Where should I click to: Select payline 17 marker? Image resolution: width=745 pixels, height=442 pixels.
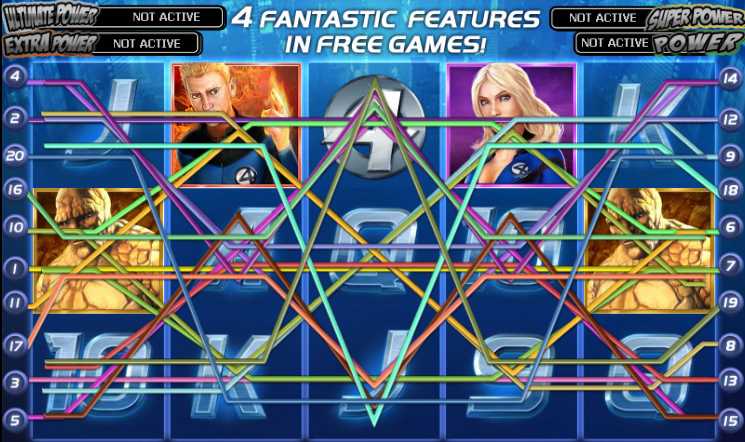(15, 346)
